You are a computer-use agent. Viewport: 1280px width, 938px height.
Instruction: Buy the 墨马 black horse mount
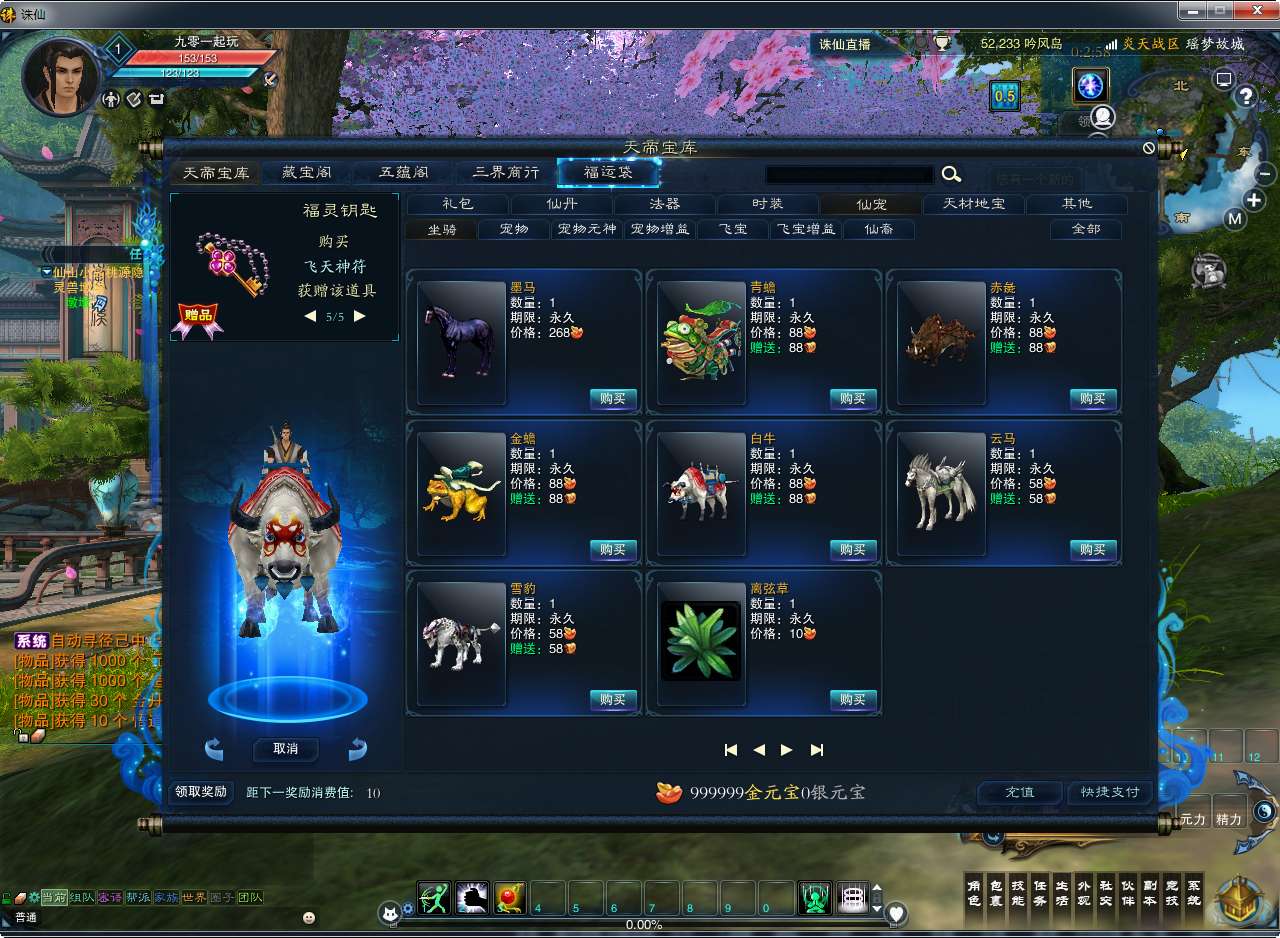[x=613, y=399]
